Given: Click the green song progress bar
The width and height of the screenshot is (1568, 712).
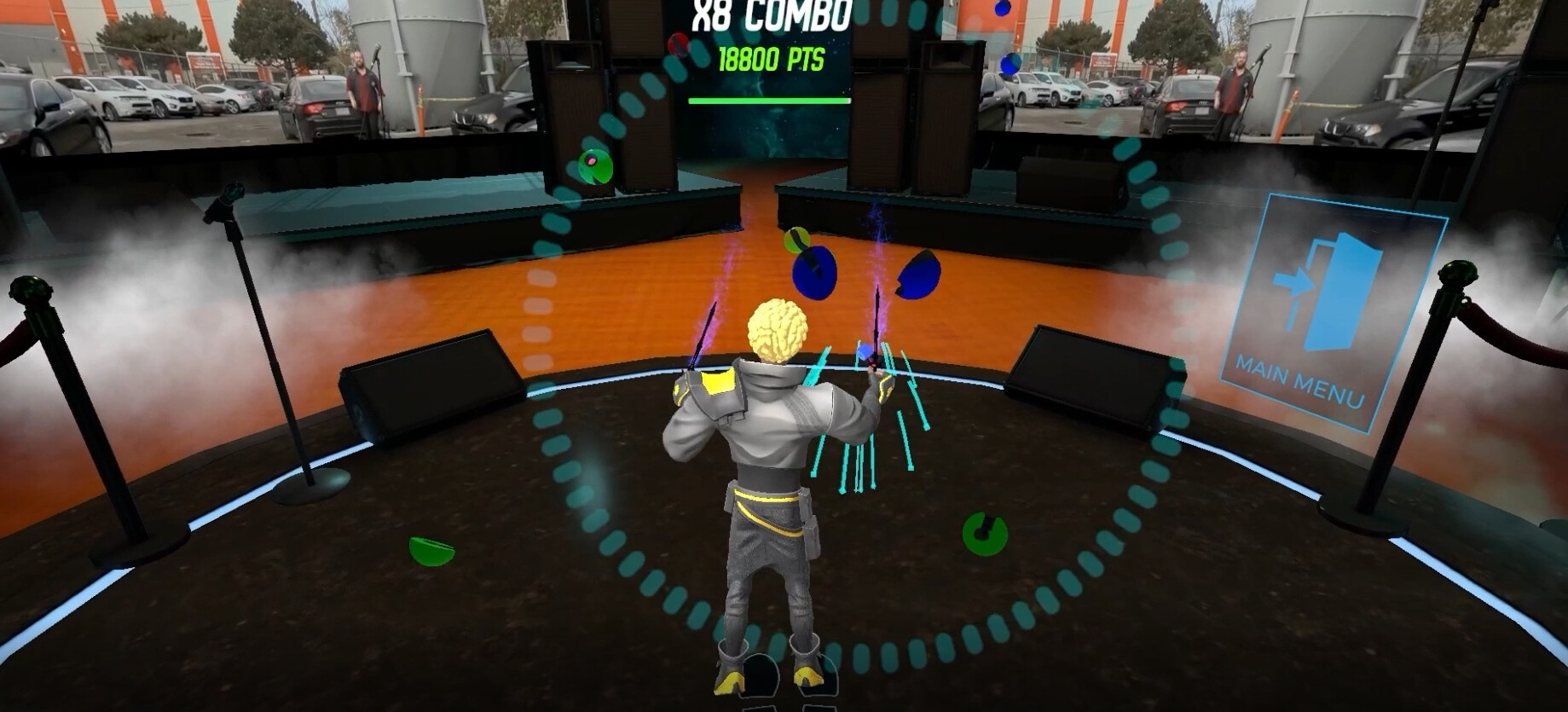Looking at the screenshot, I should [x=759, y=102].
